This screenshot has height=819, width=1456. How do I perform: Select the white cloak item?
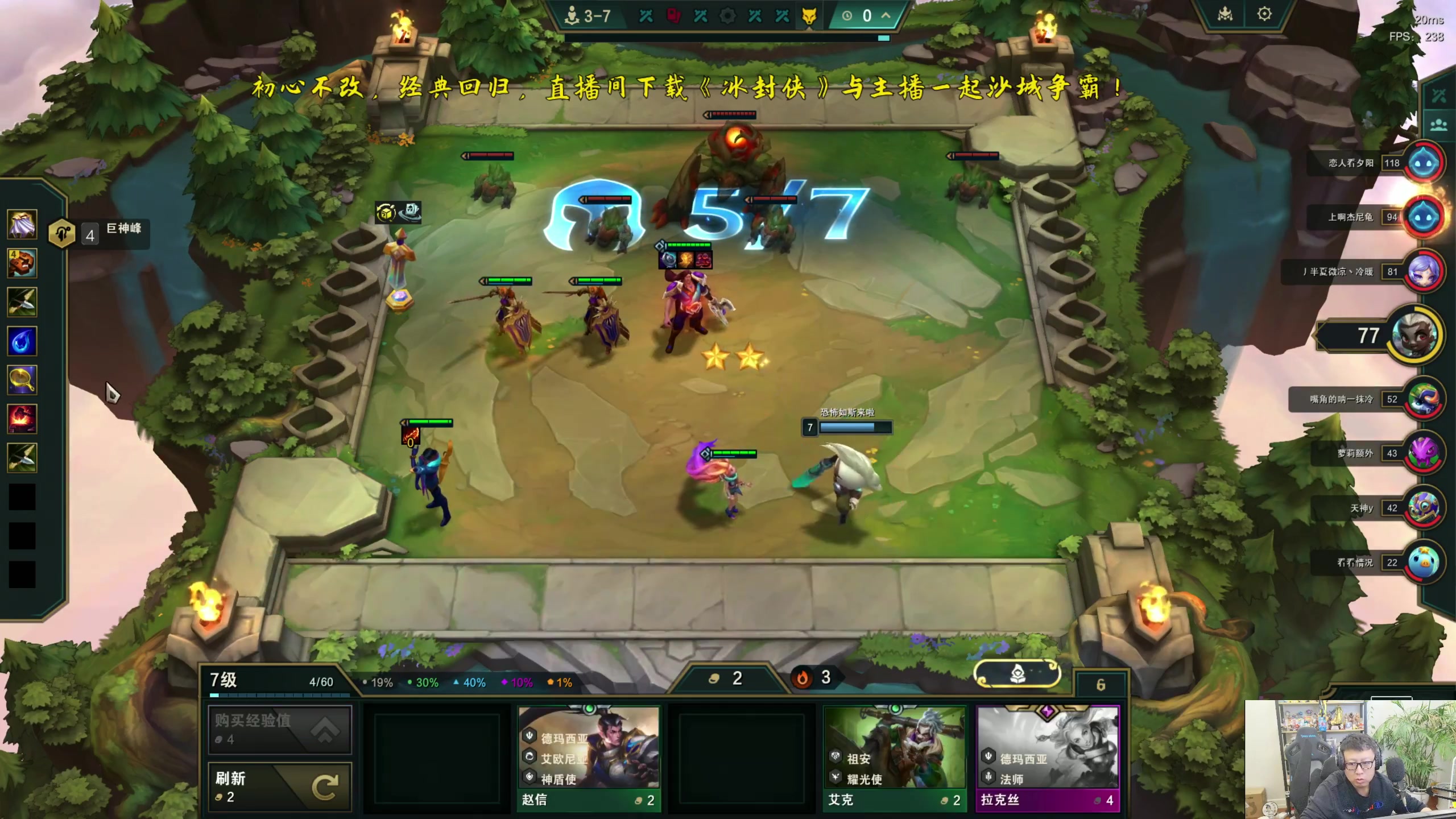22,224
